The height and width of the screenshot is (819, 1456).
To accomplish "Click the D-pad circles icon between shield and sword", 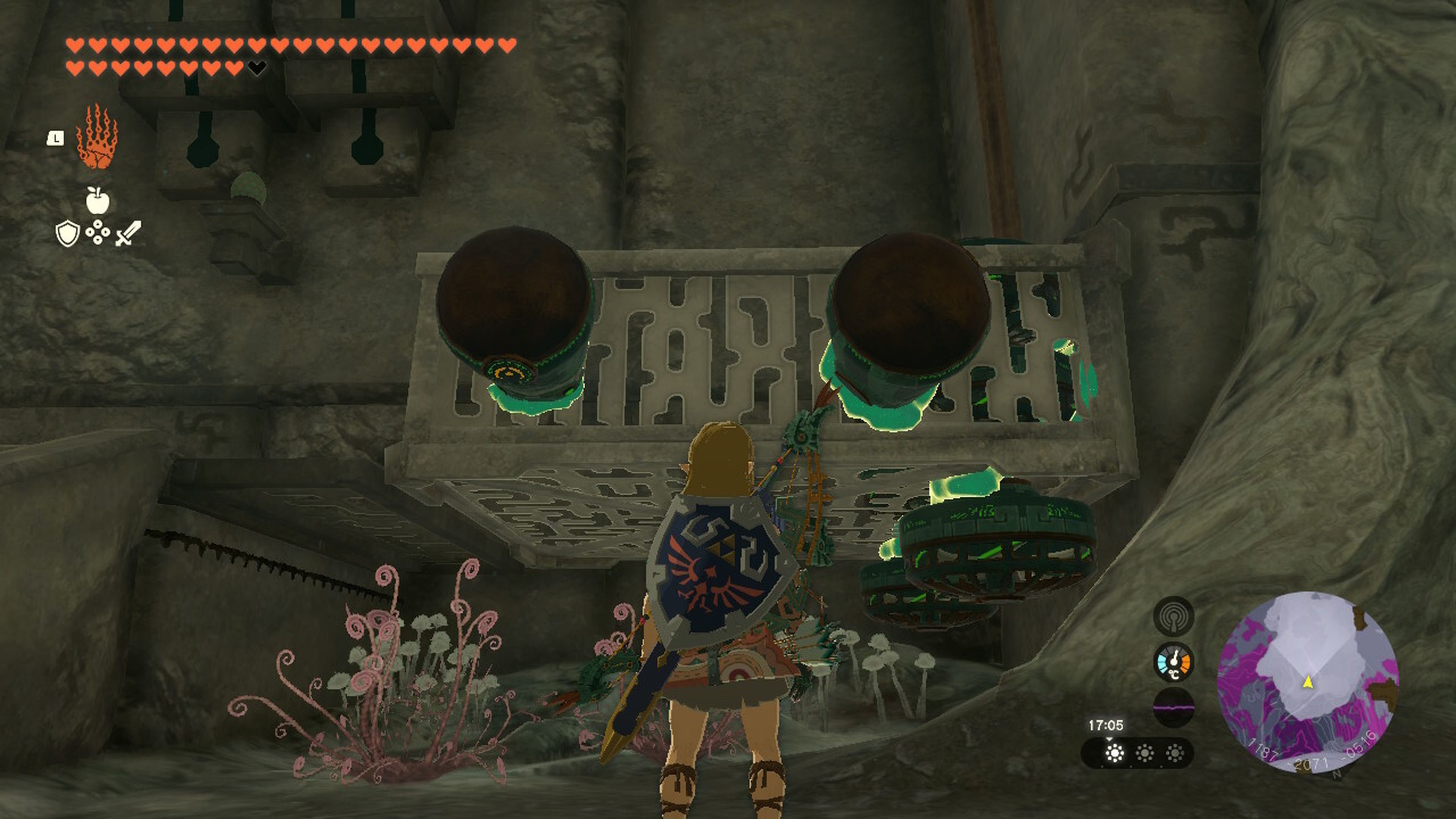I will [x=98, y=233].
